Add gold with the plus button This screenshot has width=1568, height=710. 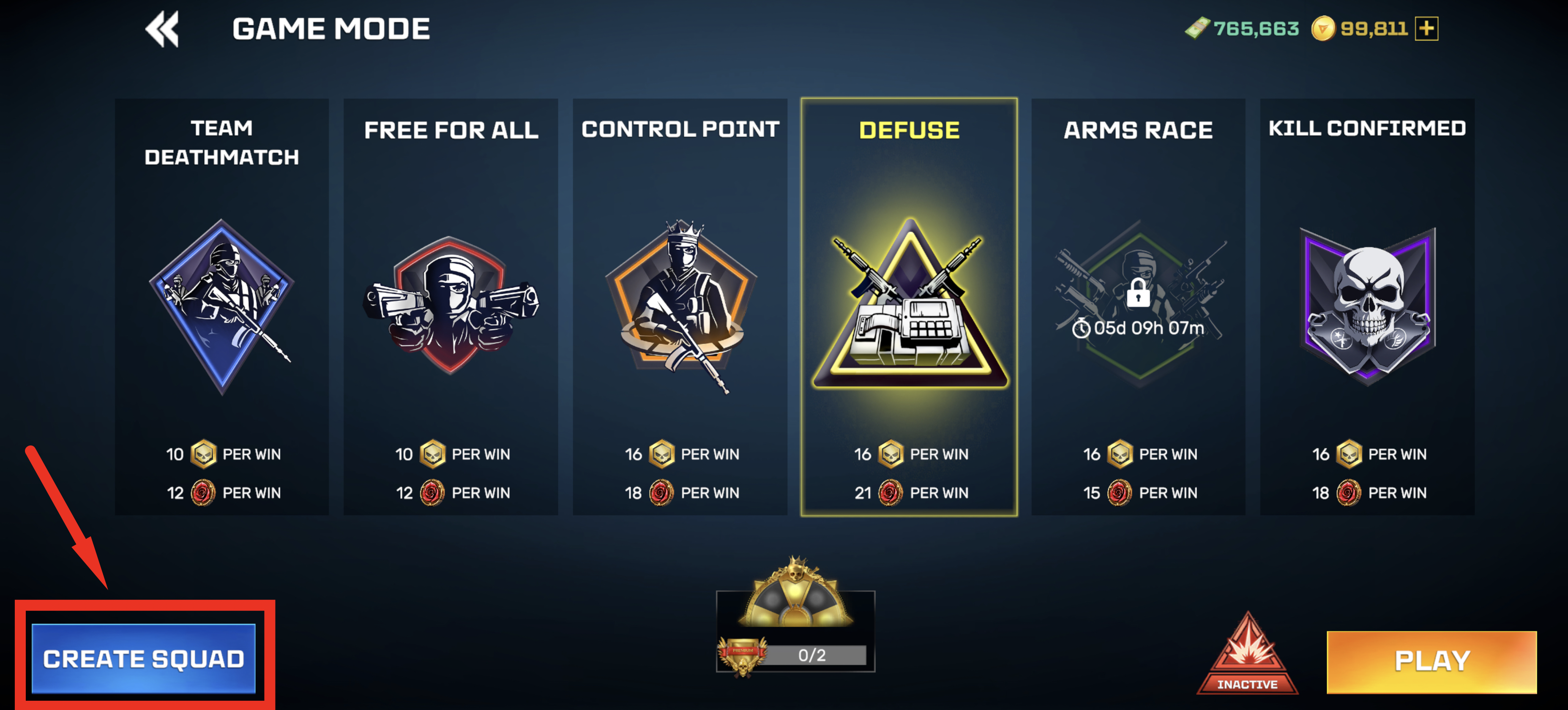pyautogui.click(x=1426, y=29)
